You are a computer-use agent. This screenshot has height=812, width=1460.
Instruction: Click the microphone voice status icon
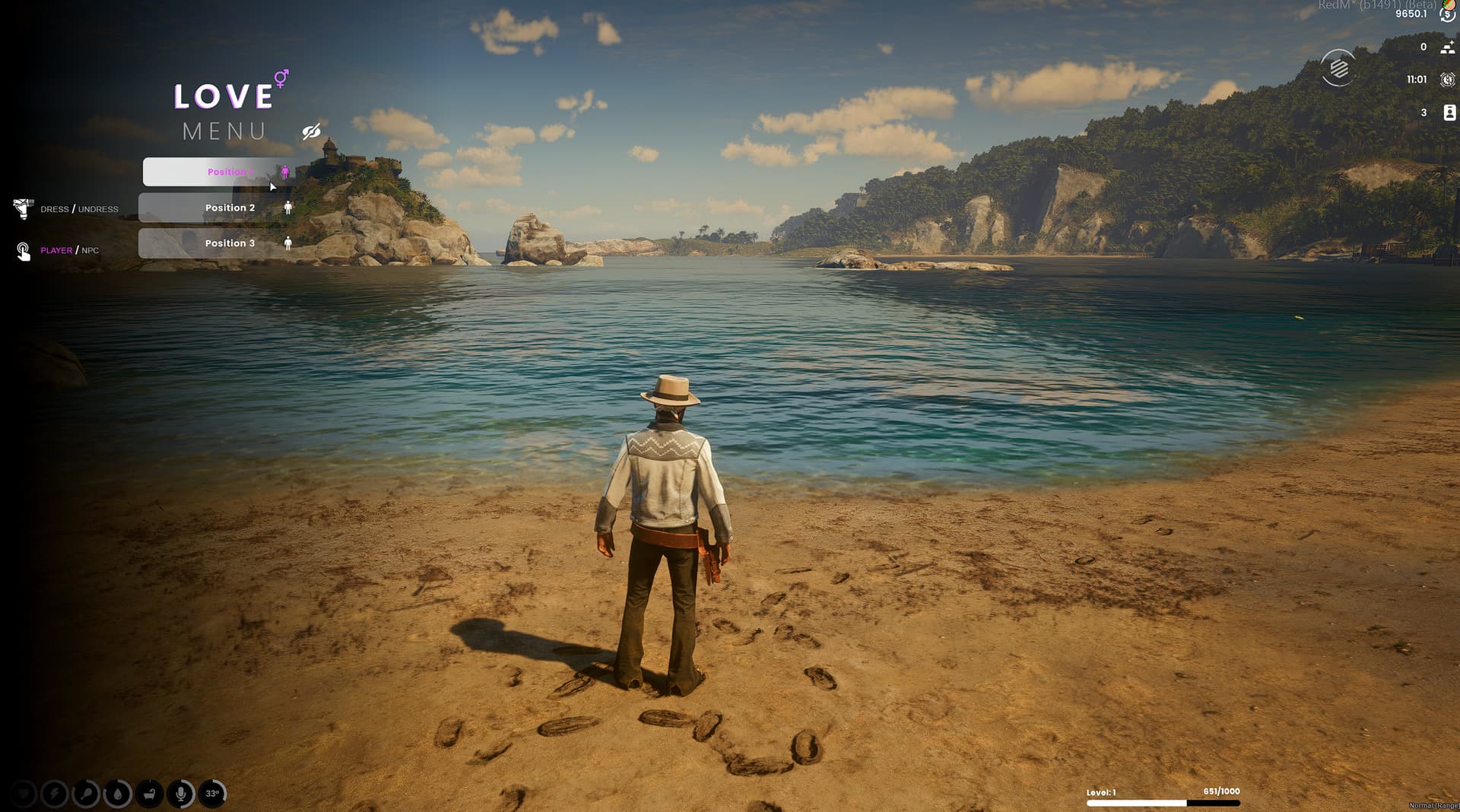[181, 794]
